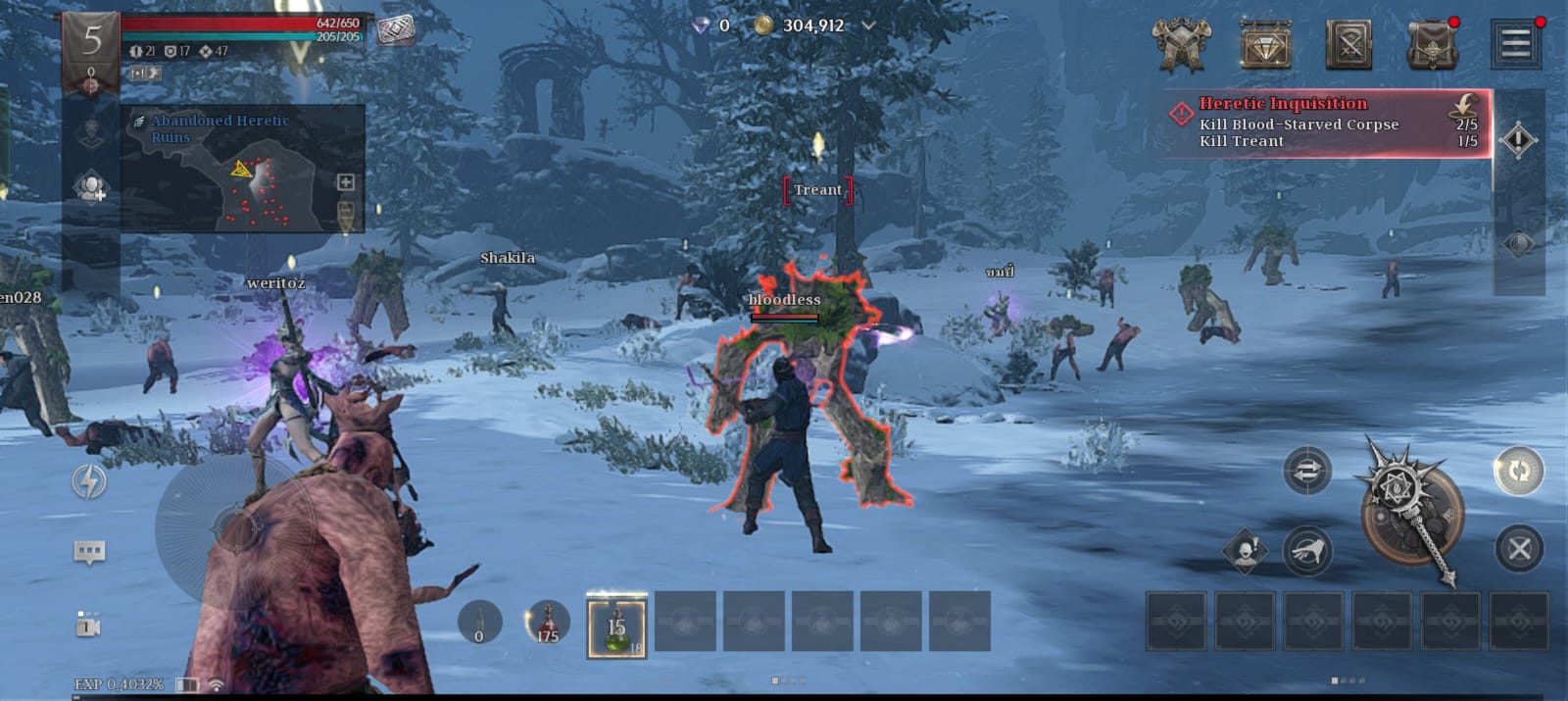Attack with the spiked mace button
The width and height of the screenshot is (1568, 701).
[x=1410, y=513]
